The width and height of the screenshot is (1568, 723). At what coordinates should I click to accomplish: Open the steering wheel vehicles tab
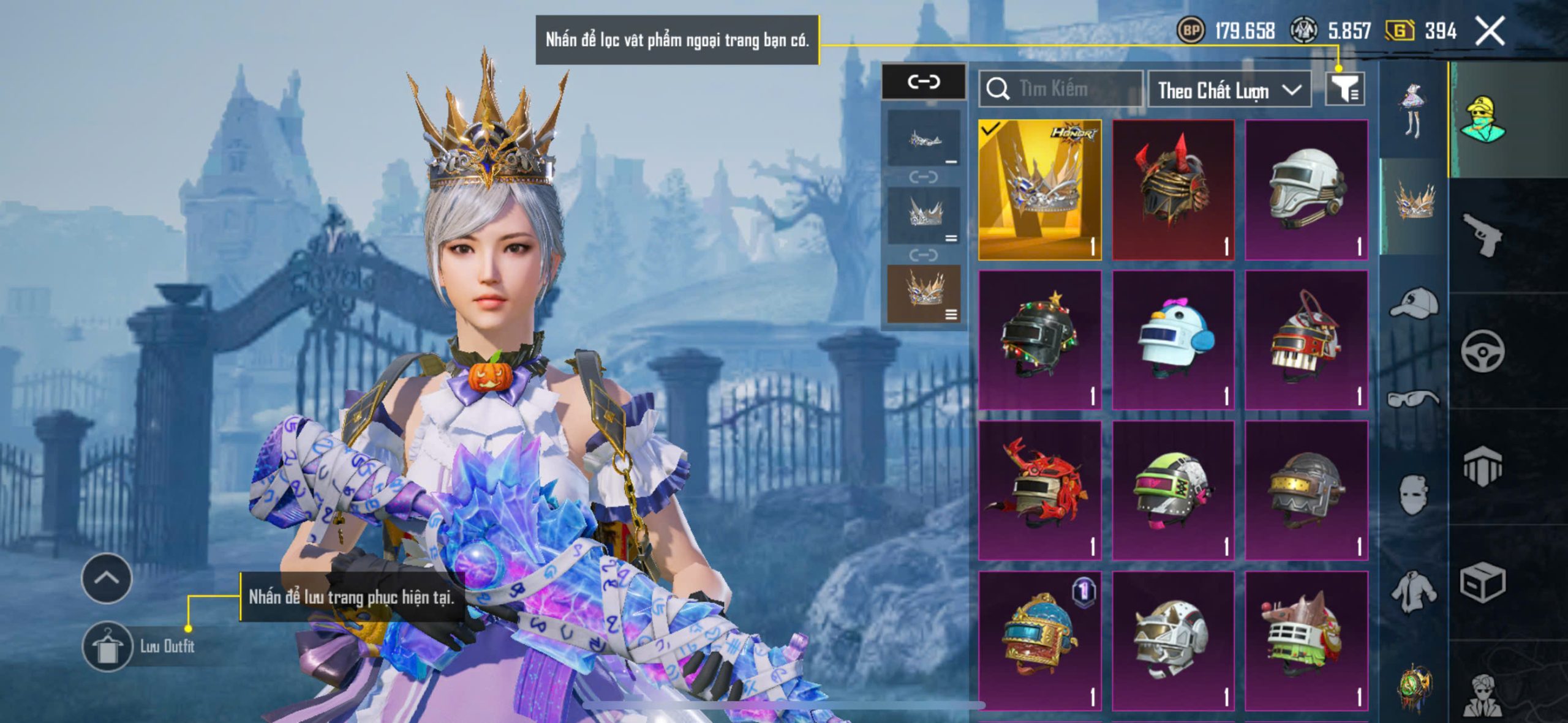pyautogui.click(x=1482, y=351)
